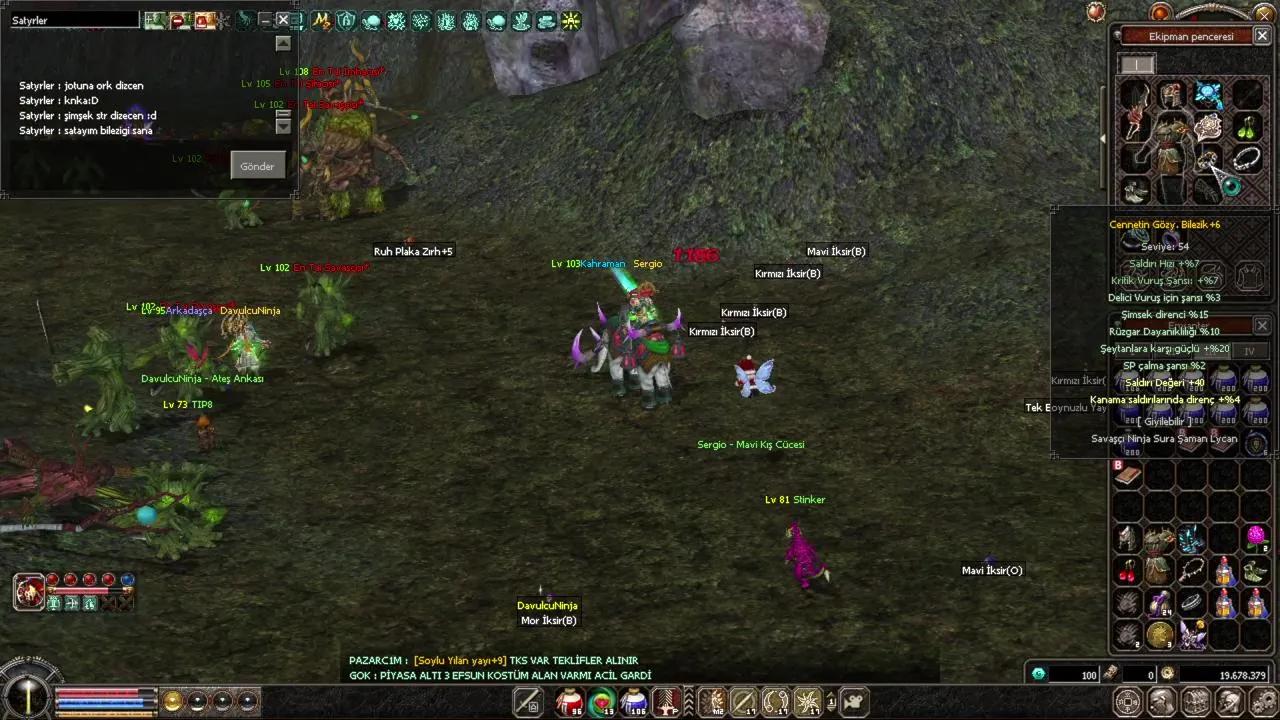Select the red cherries inventory item

click(x=1128, y=570)
